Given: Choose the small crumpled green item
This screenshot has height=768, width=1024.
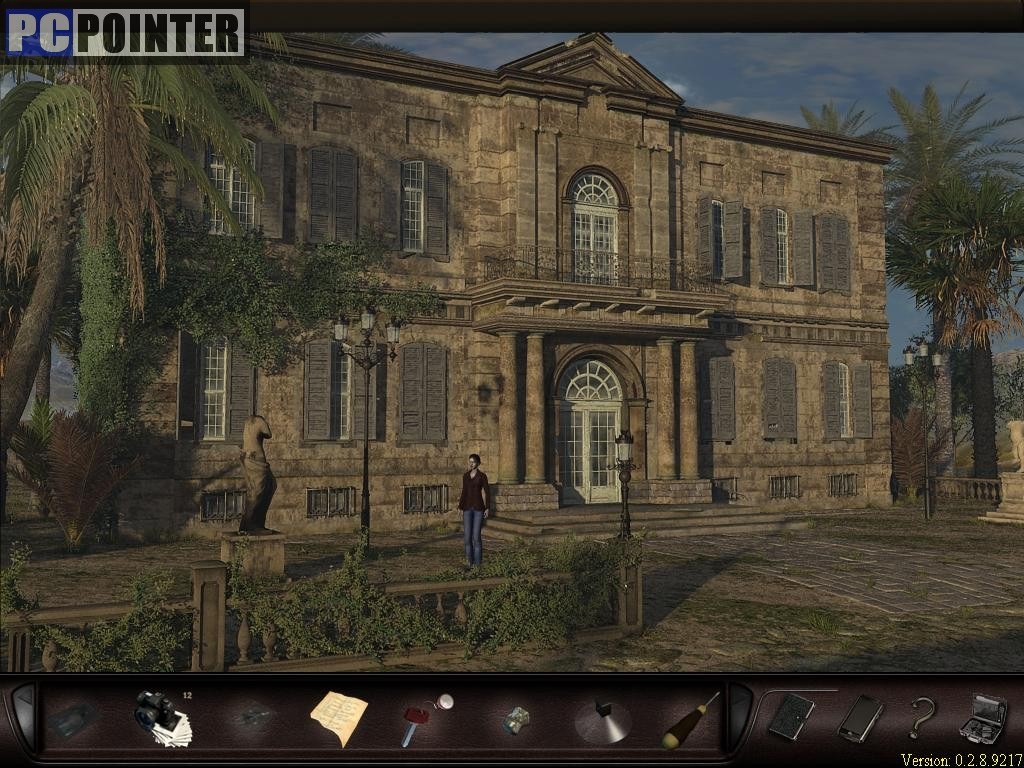Looking at the screenshot, I should click(x=516, y=719).
